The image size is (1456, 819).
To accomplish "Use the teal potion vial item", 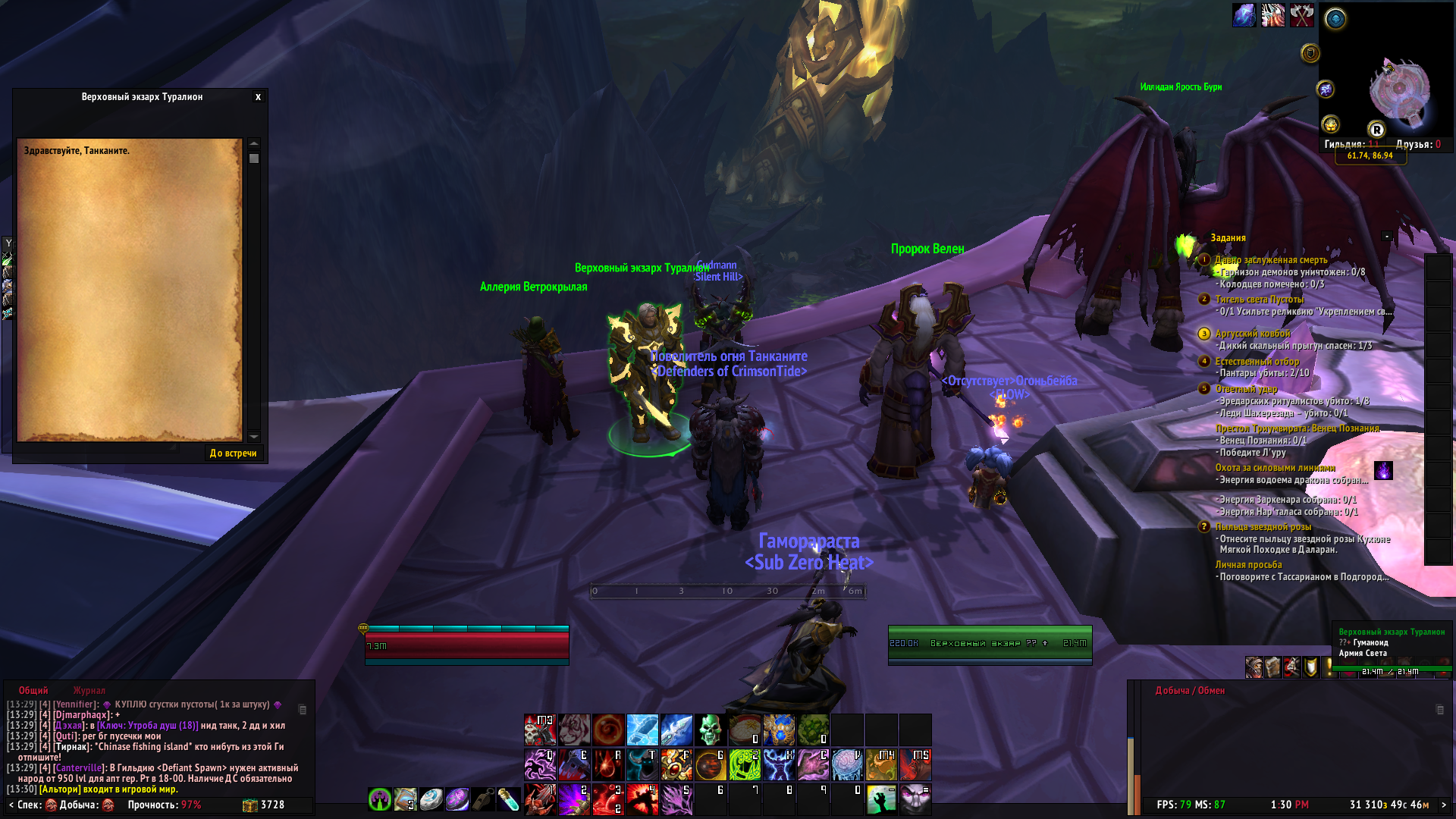I will [507, 799].
